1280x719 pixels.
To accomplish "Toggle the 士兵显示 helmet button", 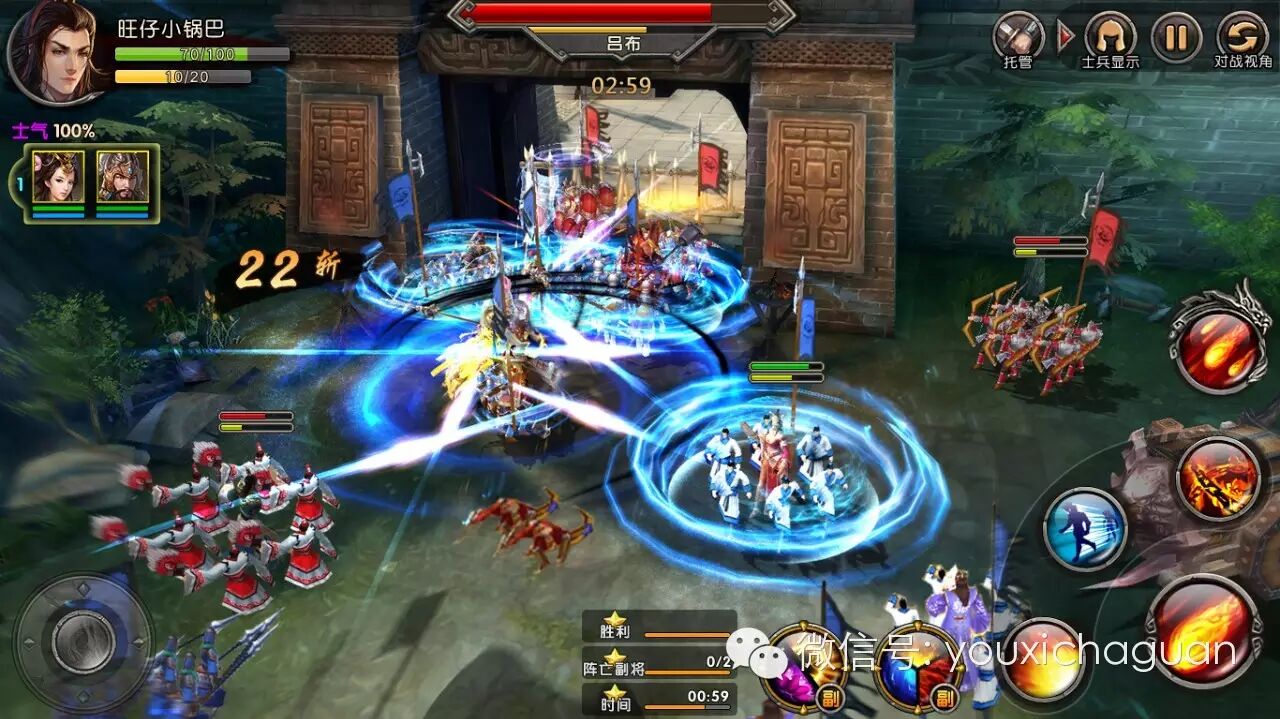I will 1109,36.
